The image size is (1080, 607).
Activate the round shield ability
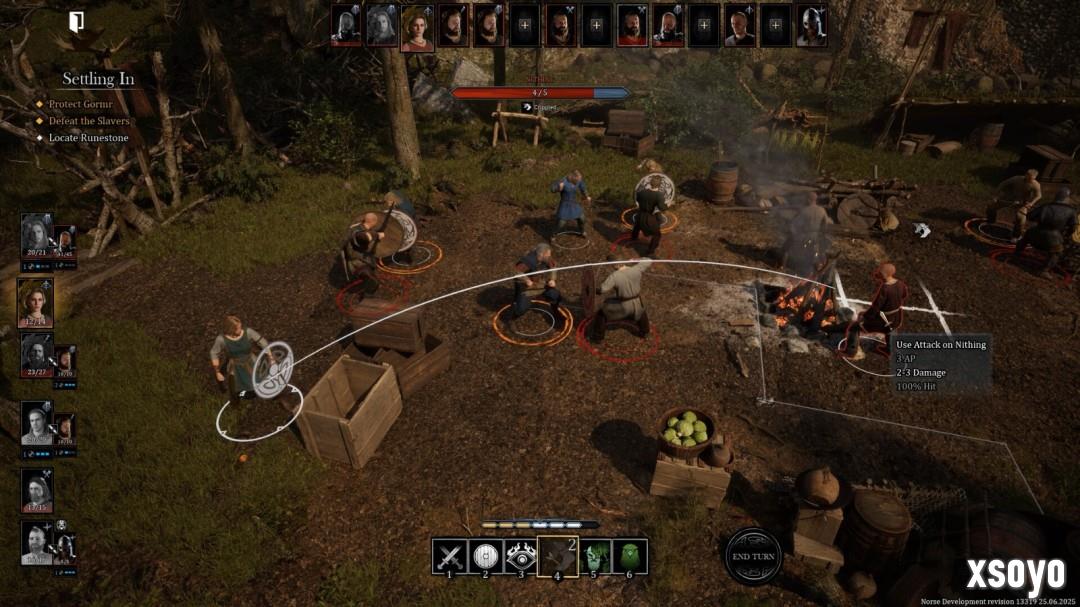[x=486, y=556]
